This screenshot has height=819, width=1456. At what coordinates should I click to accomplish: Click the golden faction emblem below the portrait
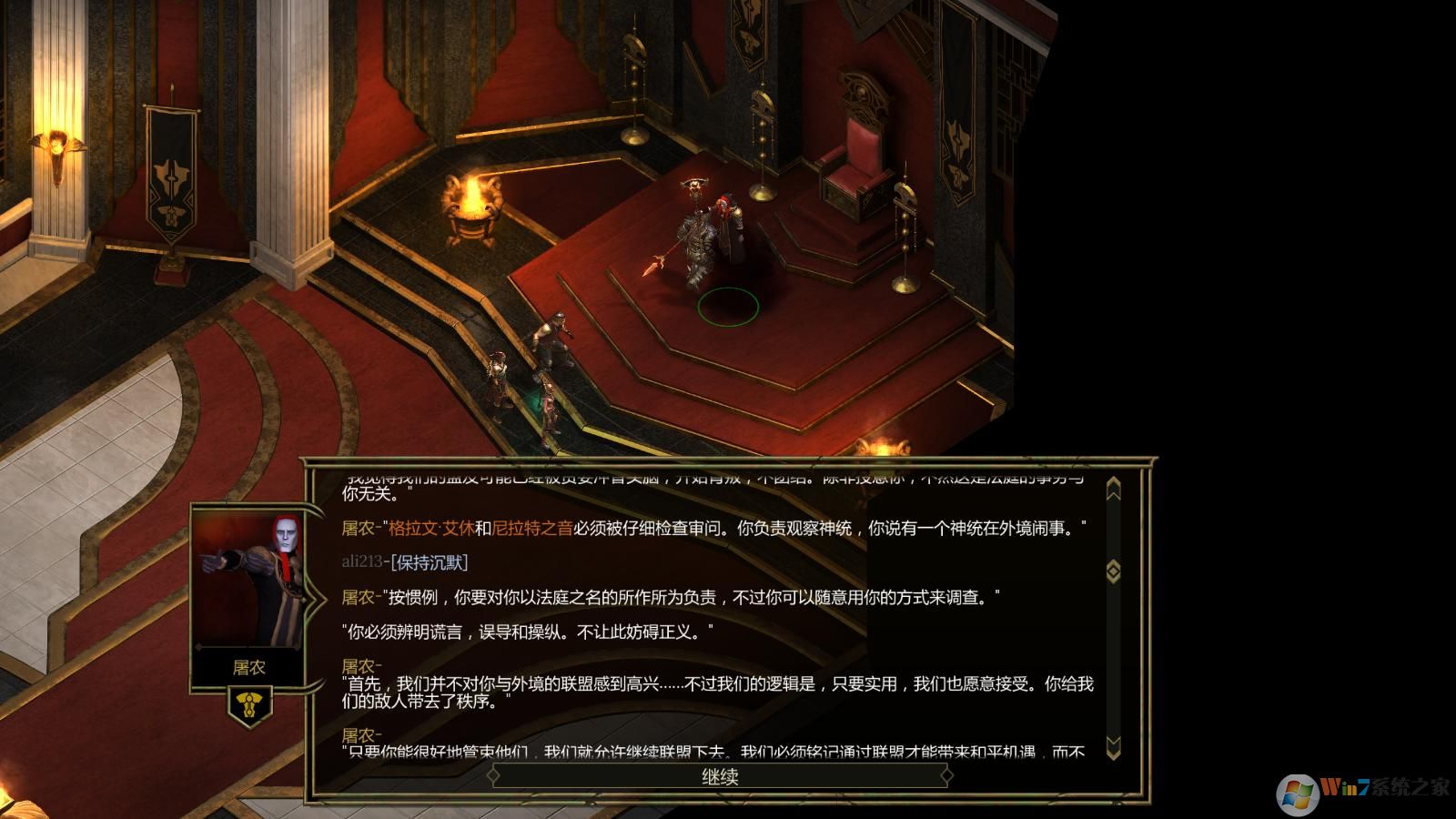coord(251,702)
